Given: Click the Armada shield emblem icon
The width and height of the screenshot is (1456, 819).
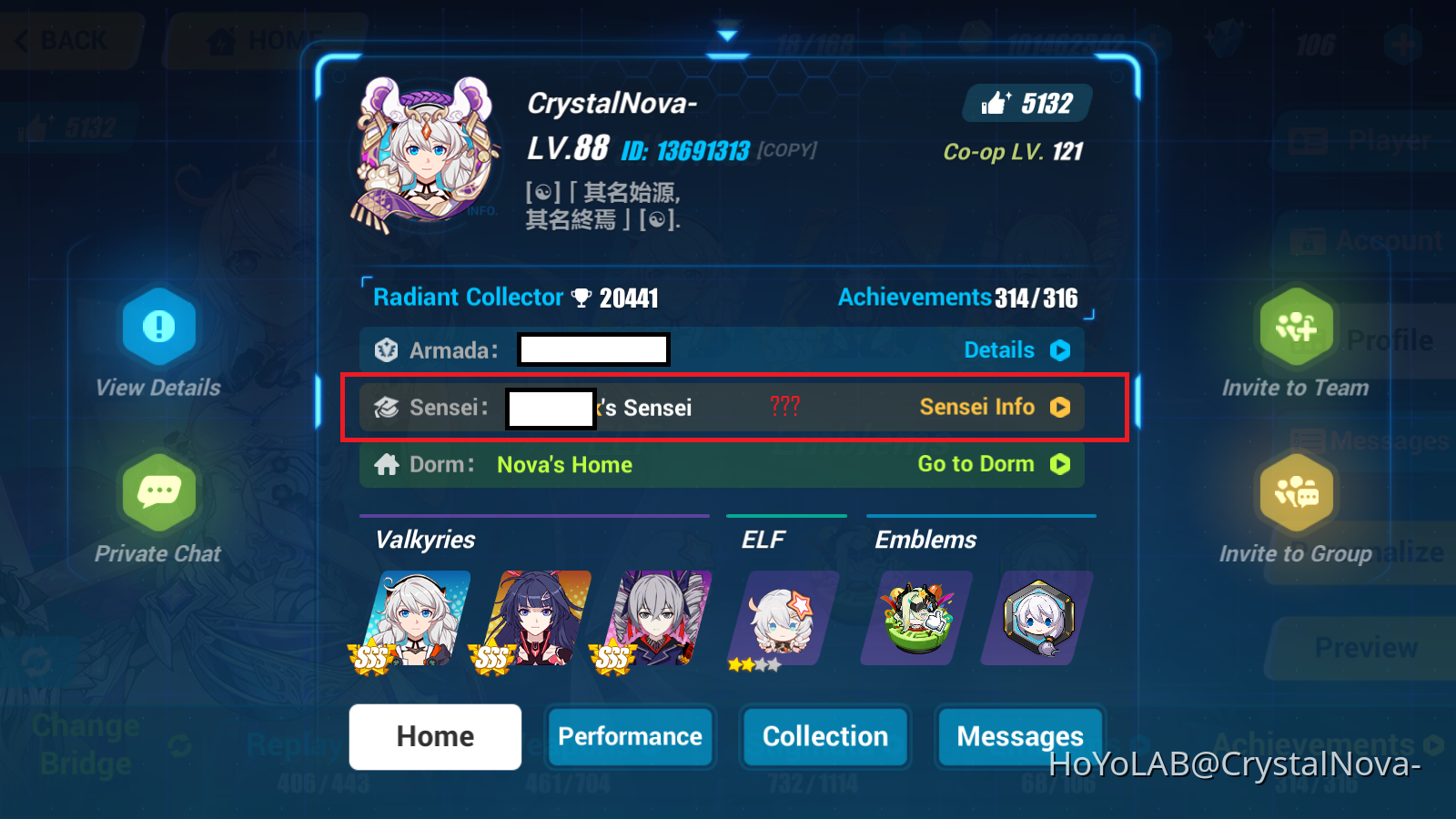Looking at the screenshot, I should (385, 349).
